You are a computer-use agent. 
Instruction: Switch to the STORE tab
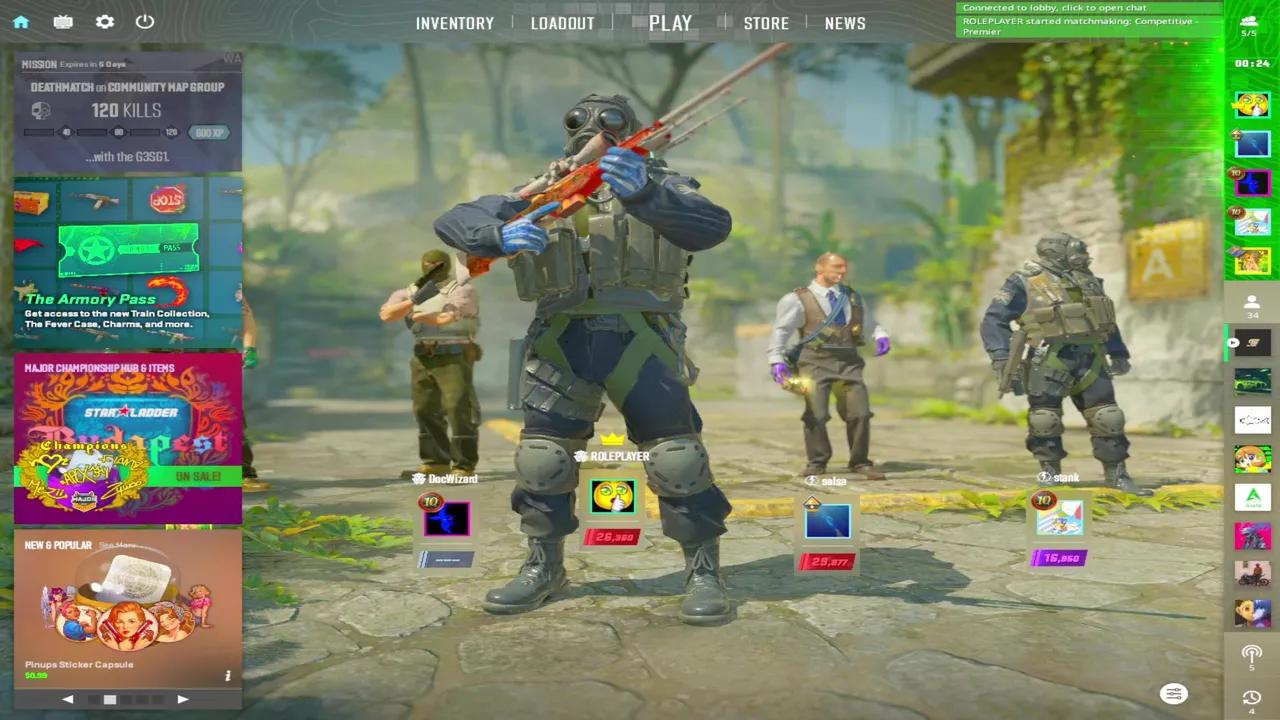pyautogui.click(x=766, y=23)
